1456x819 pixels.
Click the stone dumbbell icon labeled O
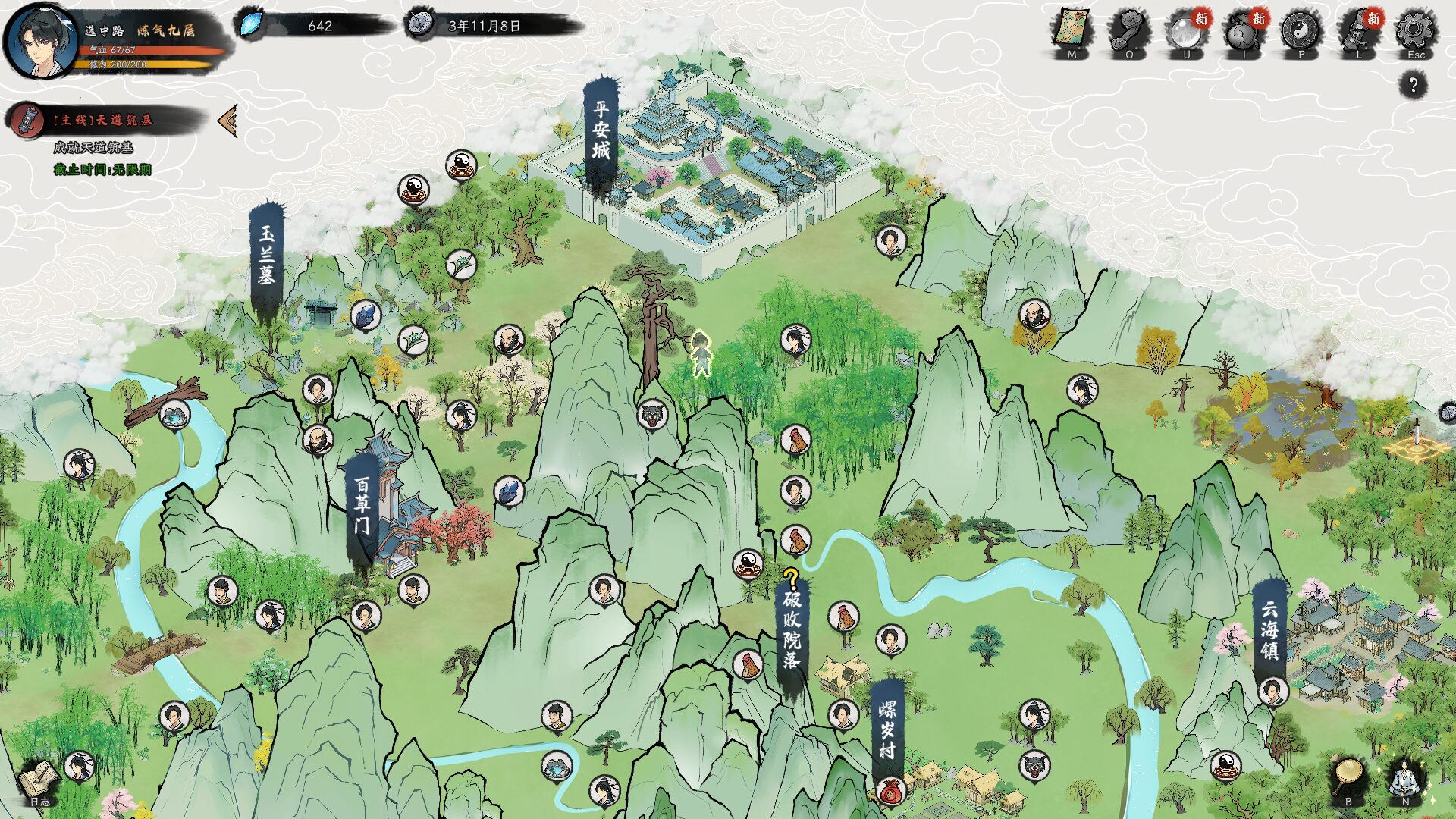click(x=1128, y=32)
